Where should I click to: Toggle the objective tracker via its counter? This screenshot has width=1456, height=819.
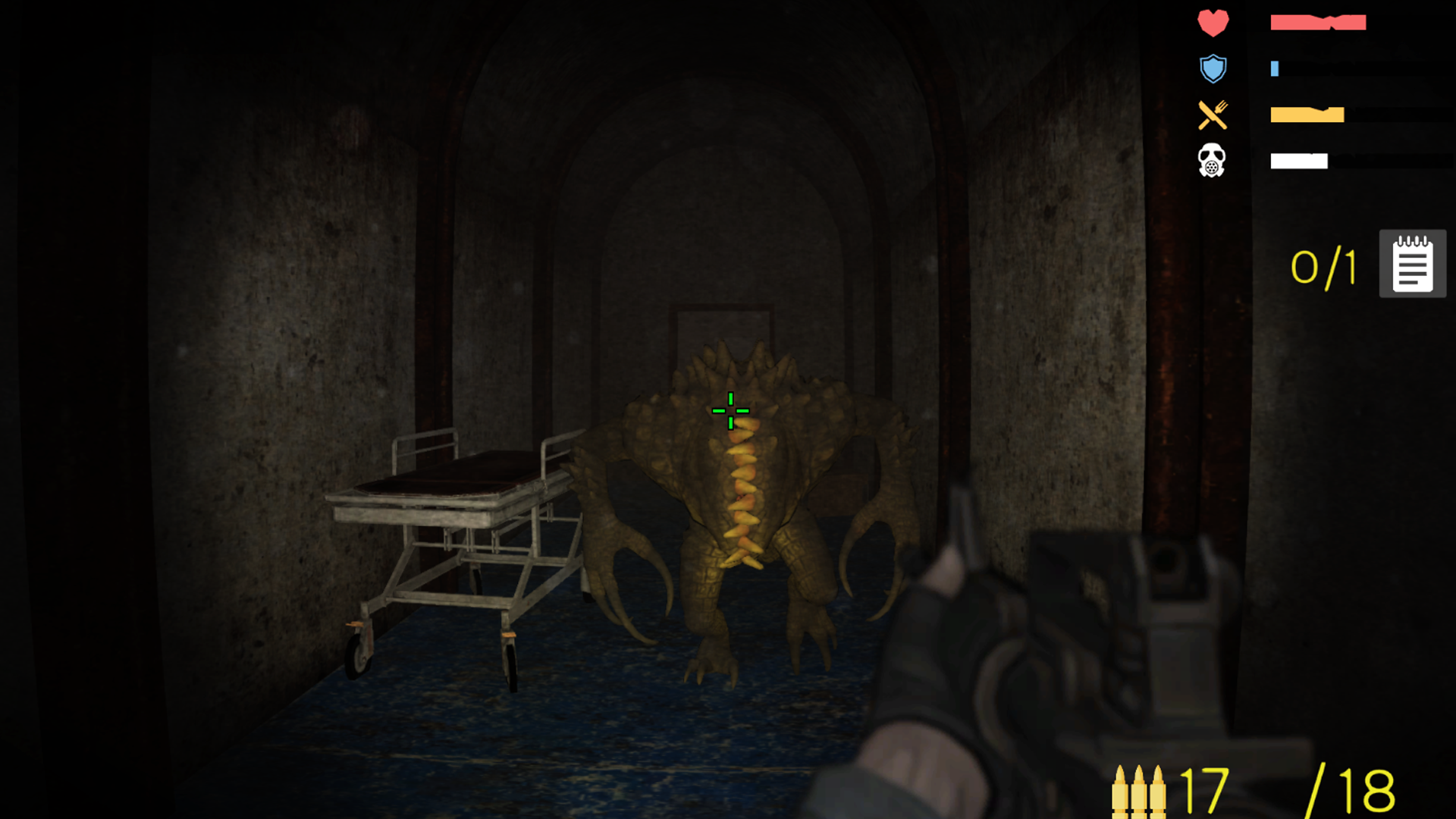tap(1323, 267)
